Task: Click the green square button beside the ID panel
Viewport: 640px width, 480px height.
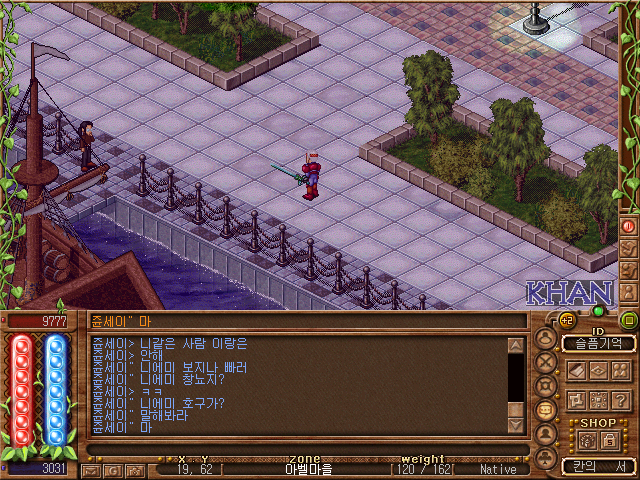Action: coord(629,320)
